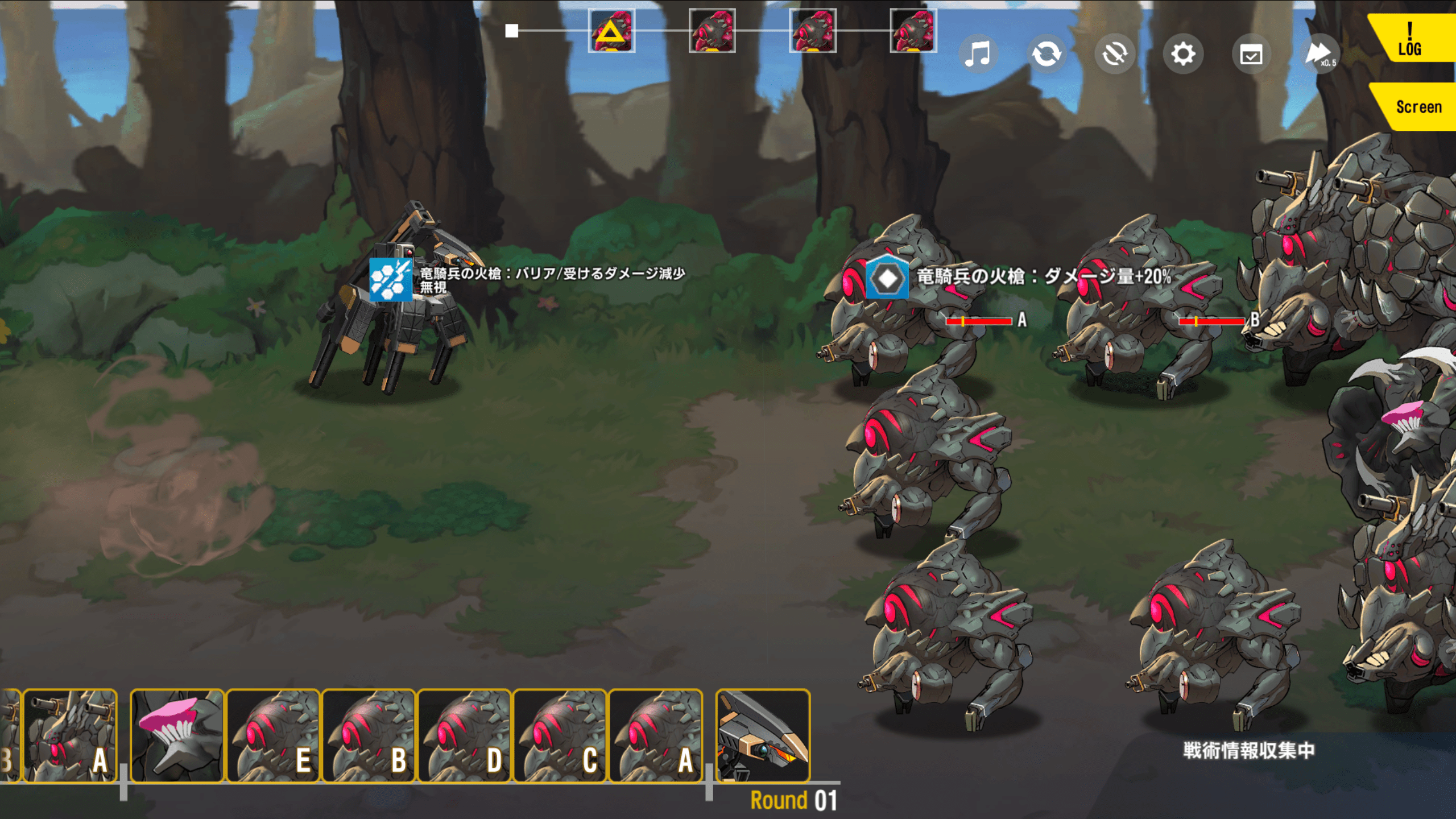Toggle the music note button

pos(978,55)
